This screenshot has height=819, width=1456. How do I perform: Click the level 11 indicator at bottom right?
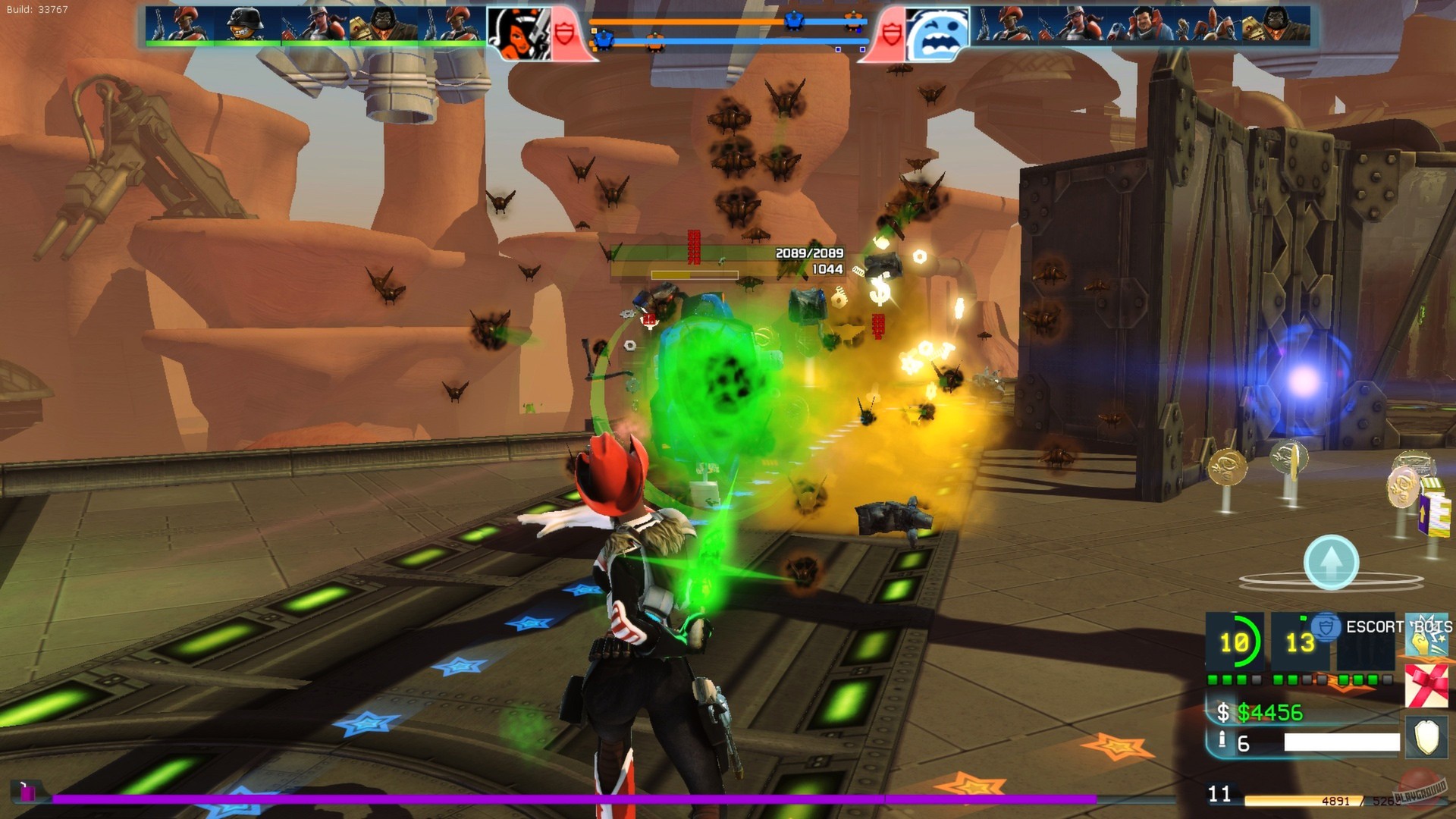point(1219,795)
